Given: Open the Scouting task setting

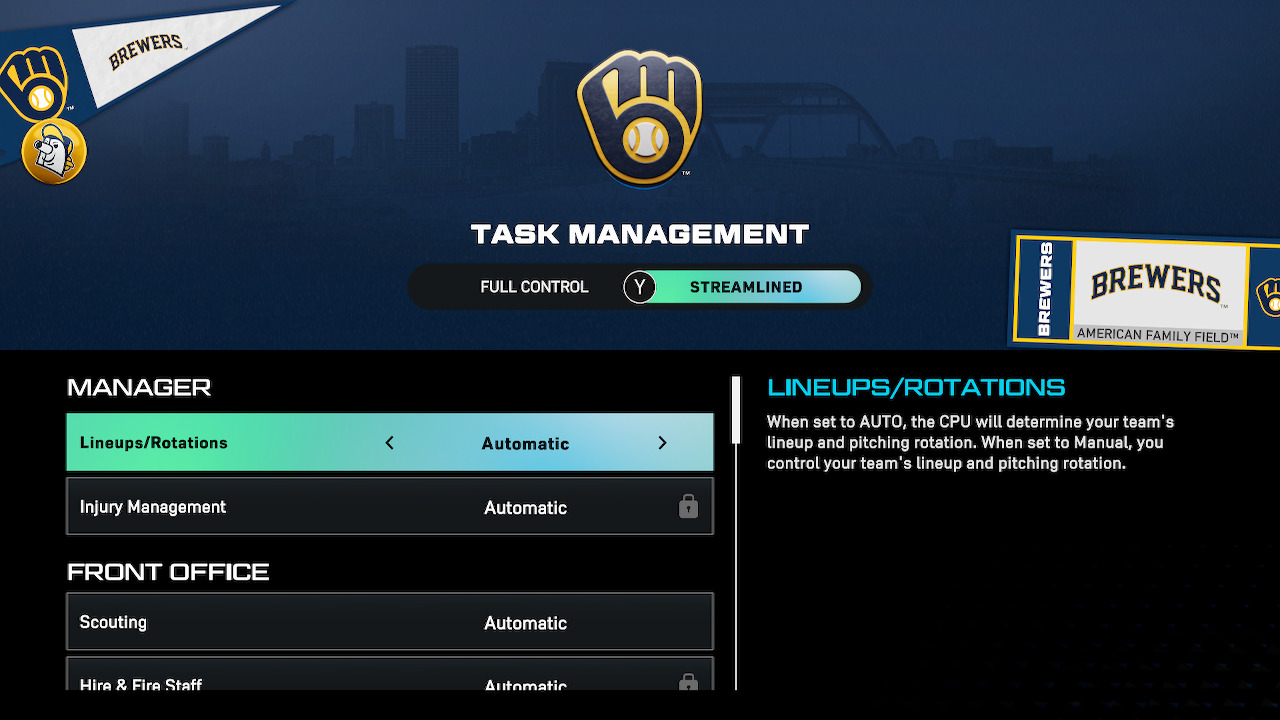Looking at the screenshot, I should click(x=390, y=622).
